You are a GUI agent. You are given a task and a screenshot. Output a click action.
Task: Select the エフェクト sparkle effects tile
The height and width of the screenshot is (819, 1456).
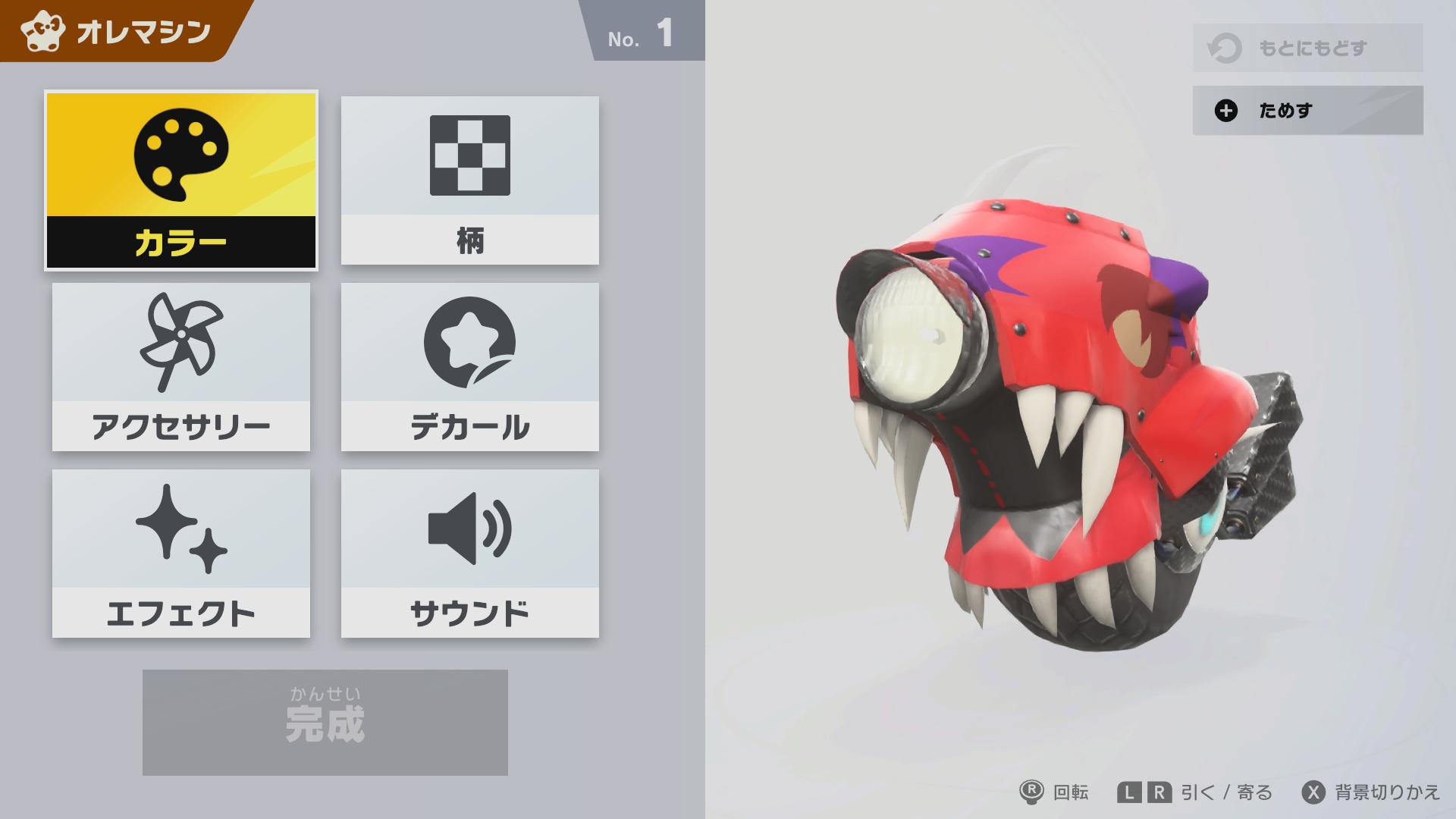click(x=181, y=554)
